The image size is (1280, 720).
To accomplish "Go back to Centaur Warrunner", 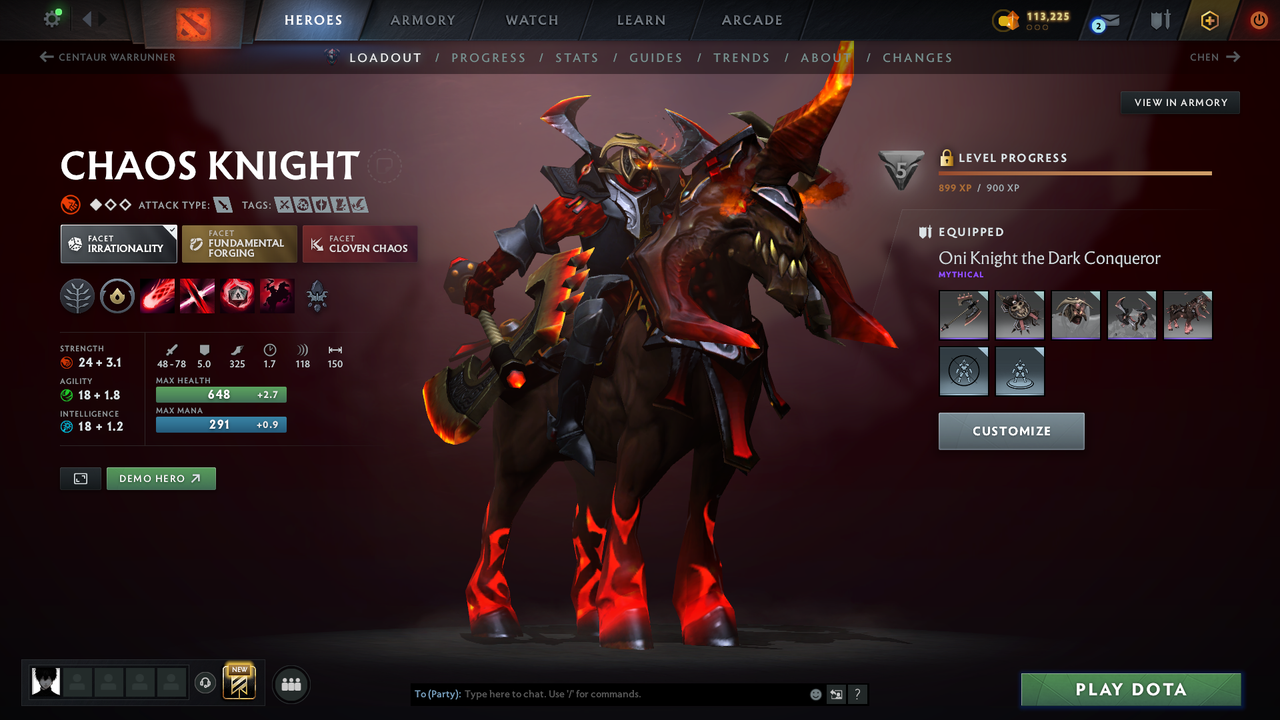I will [x=107, y=57].
